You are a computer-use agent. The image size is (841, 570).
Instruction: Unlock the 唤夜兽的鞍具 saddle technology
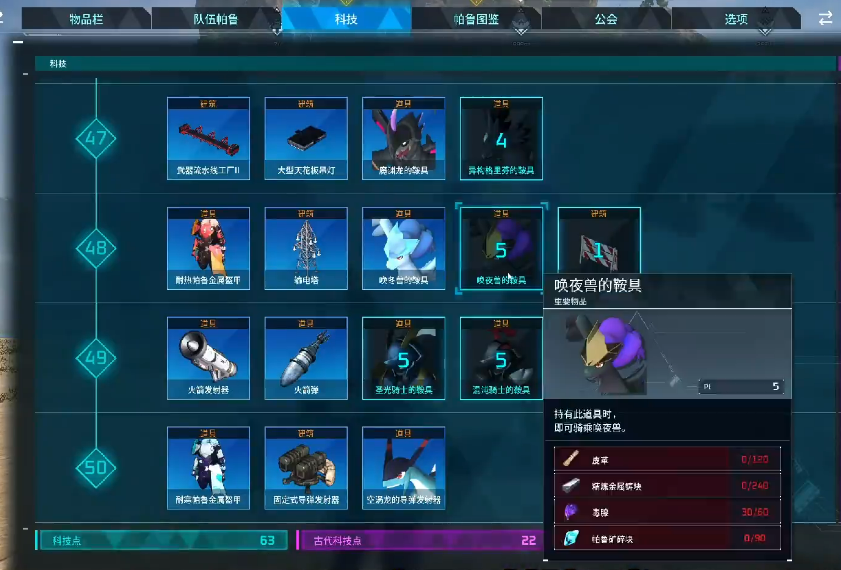(x=501, y=248)
